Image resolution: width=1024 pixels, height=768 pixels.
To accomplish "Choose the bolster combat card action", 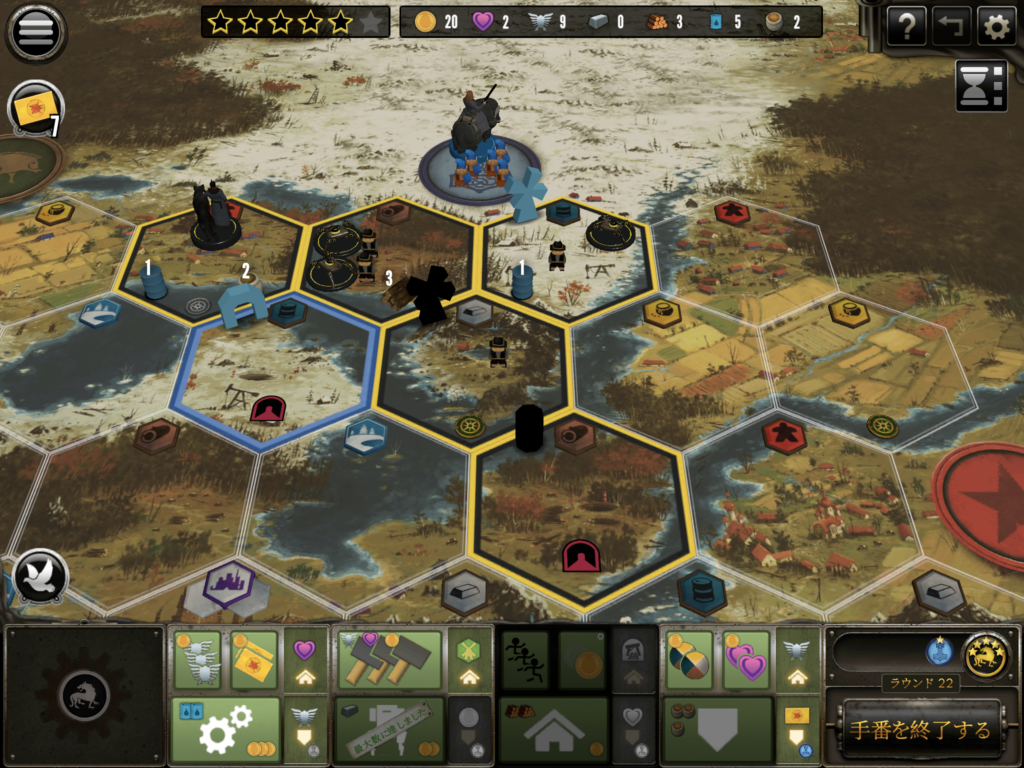I will tap(254, 660).
